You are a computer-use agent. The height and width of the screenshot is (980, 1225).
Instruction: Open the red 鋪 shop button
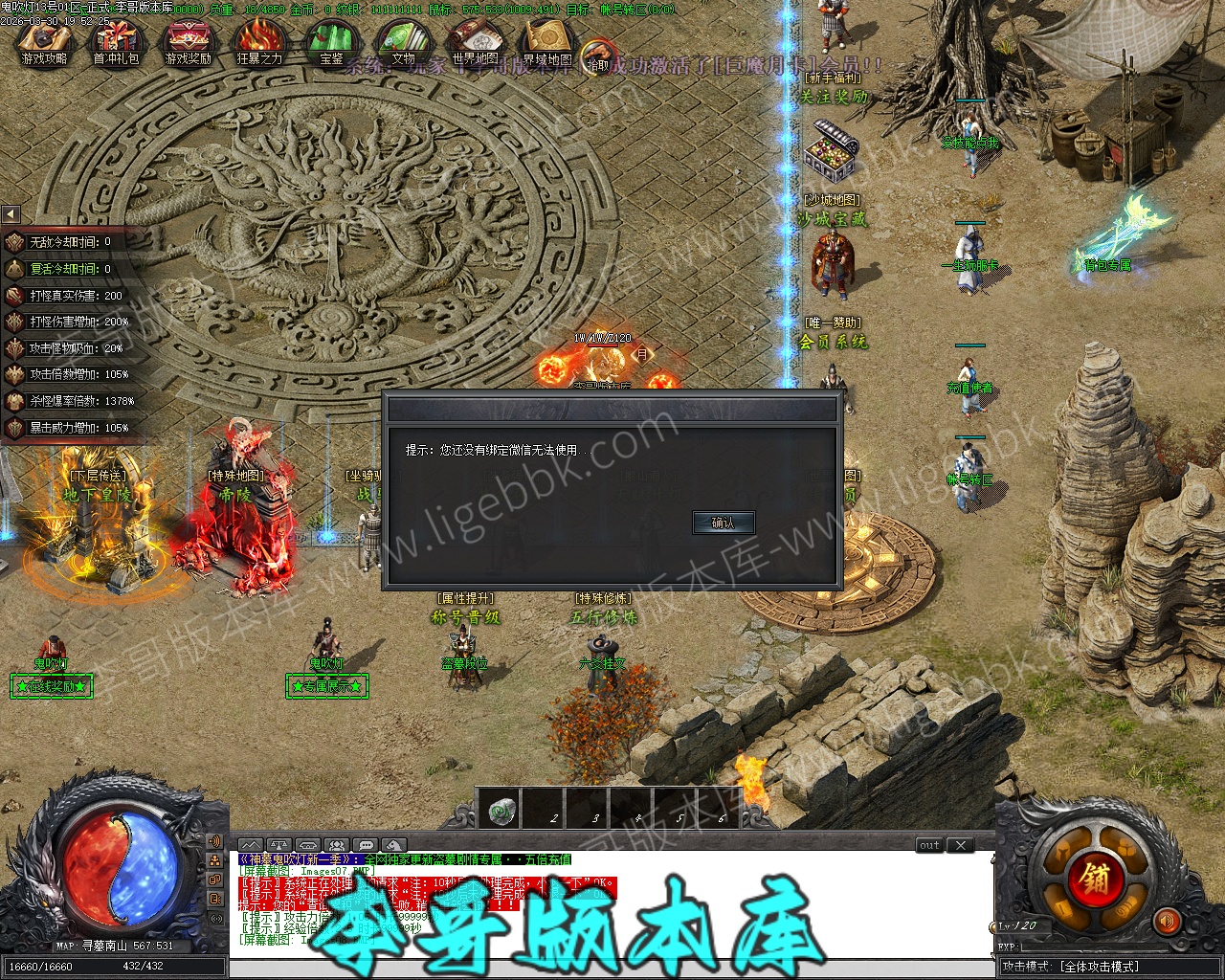click(x=1094, y=878)
